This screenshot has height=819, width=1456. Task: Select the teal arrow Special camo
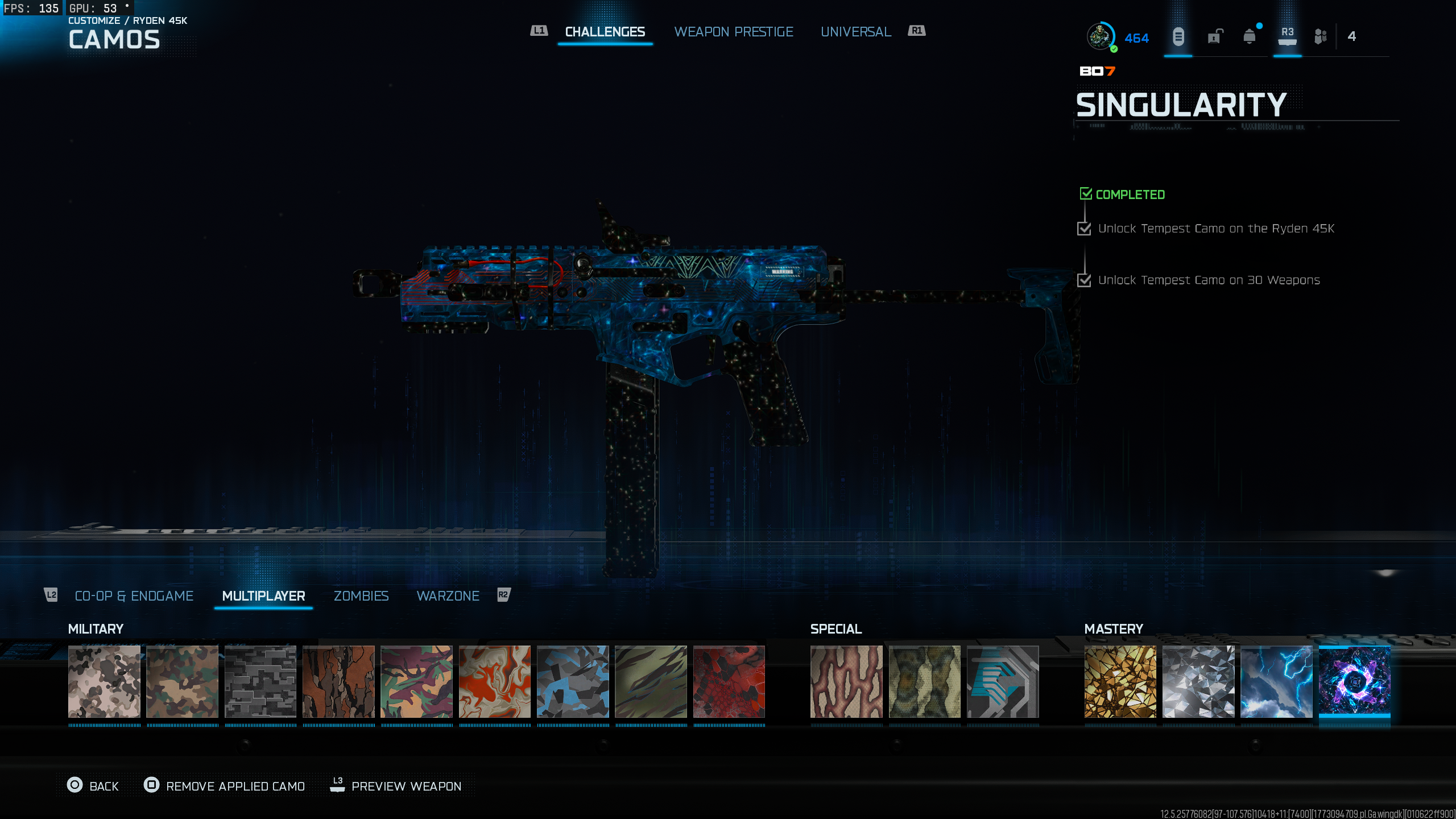(1003, 681)
